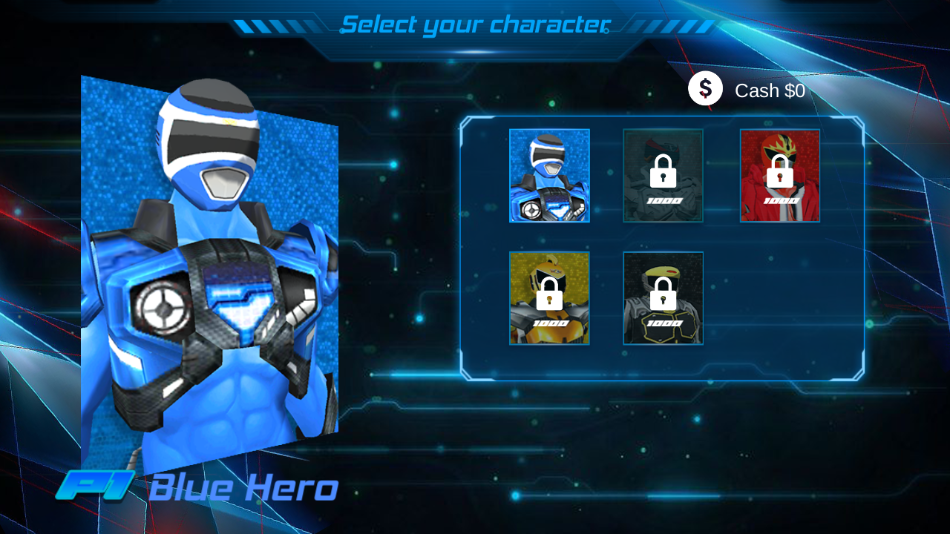Tap the dollar sign cash icon
The width and height of the screenshot is (950, 534).
705,89
